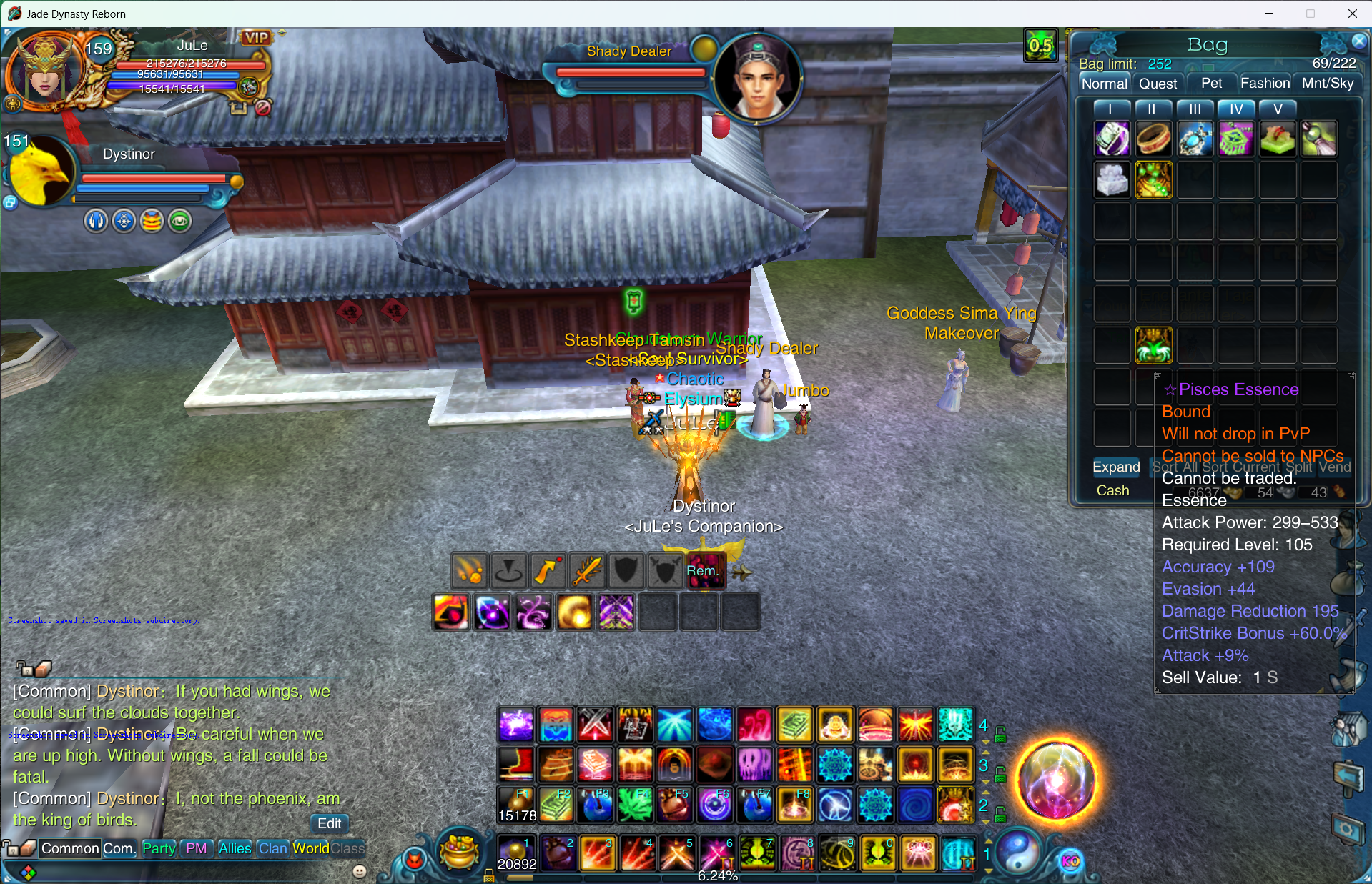Open the emoji smiley button in chat
1372x884 pixels.
click(360, 871)
